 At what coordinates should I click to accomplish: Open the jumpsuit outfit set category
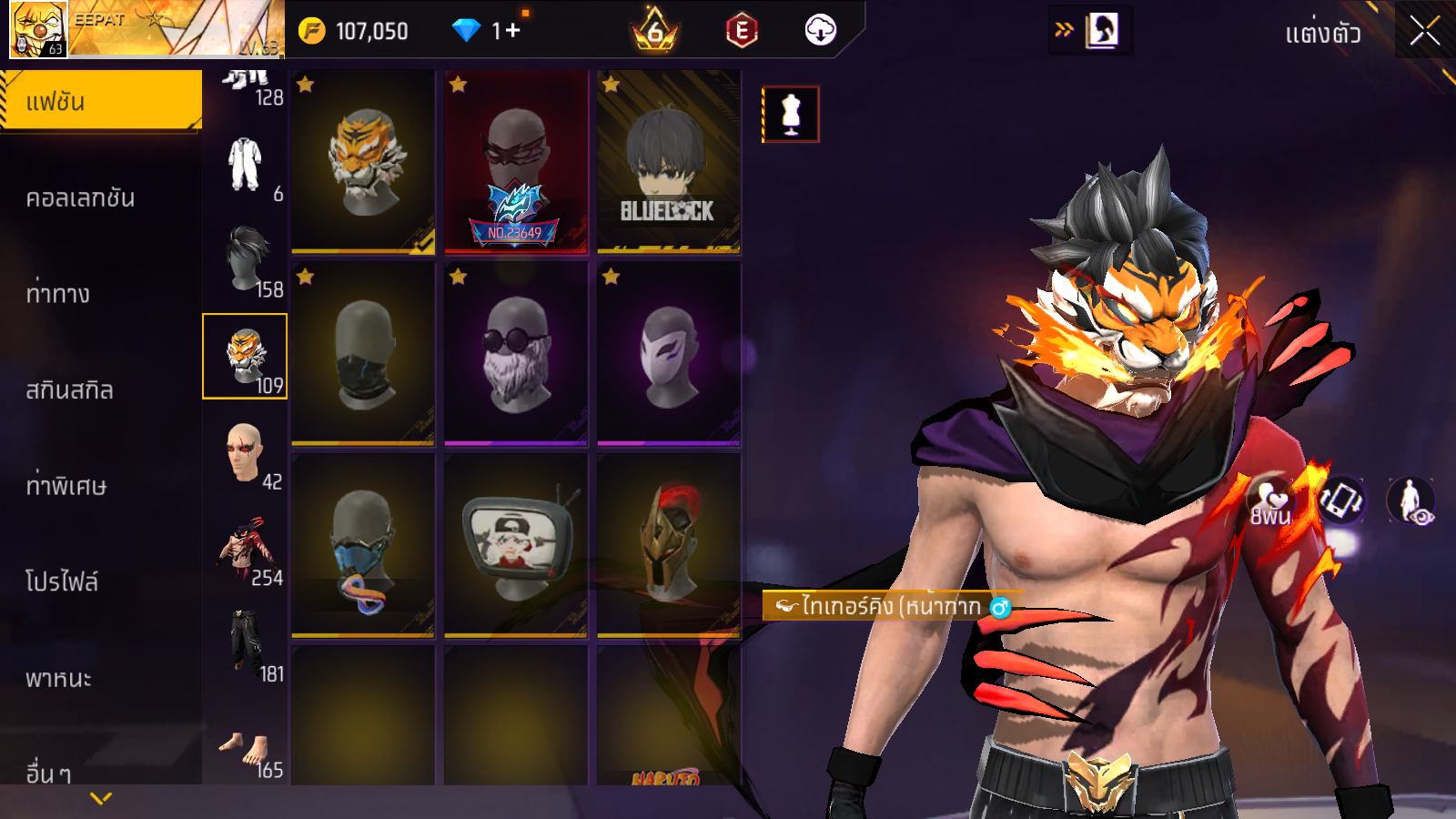click(x=246, y=165)
